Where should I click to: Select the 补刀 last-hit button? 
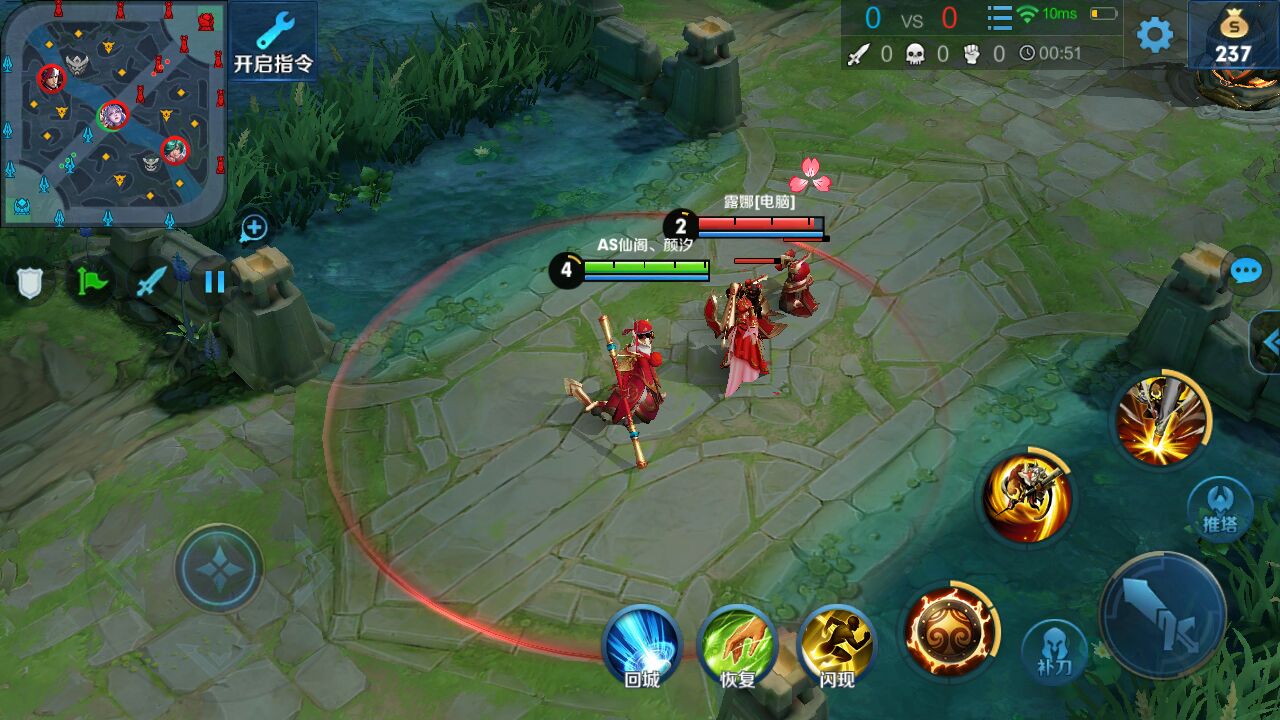[x=1054, y=652]
